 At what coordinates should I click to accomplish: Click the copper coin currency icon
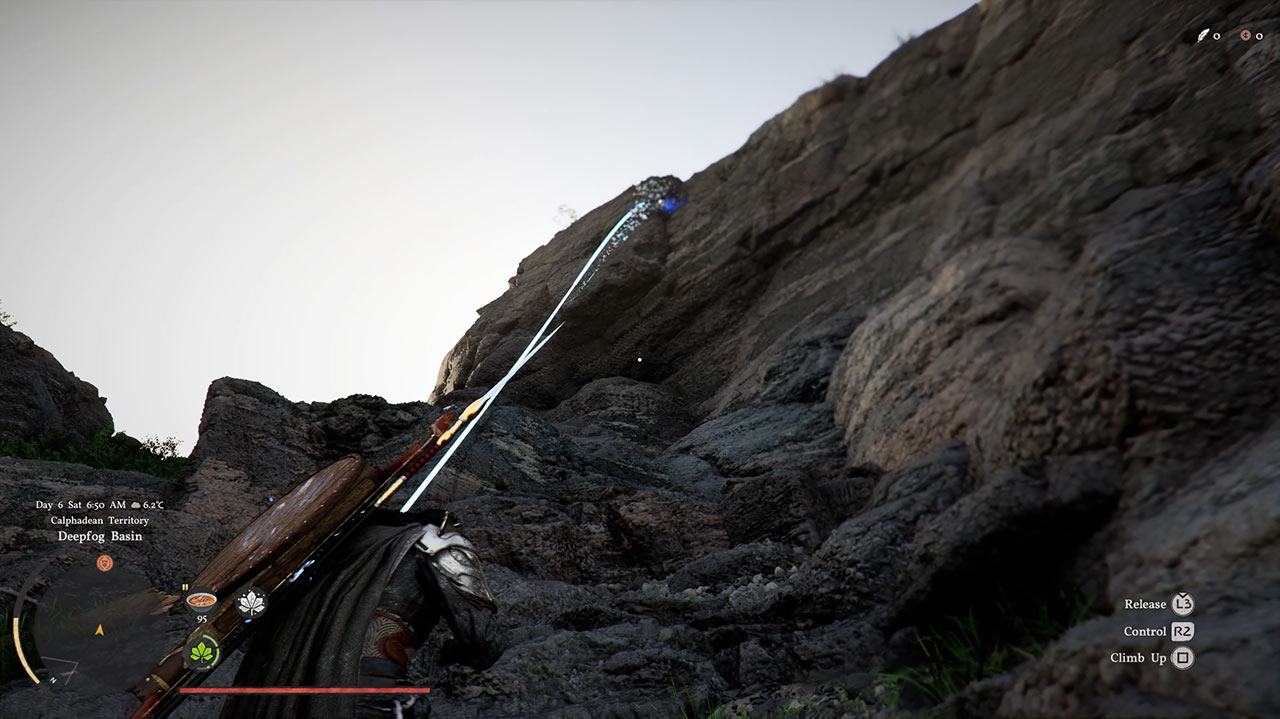click(1246, 36)
